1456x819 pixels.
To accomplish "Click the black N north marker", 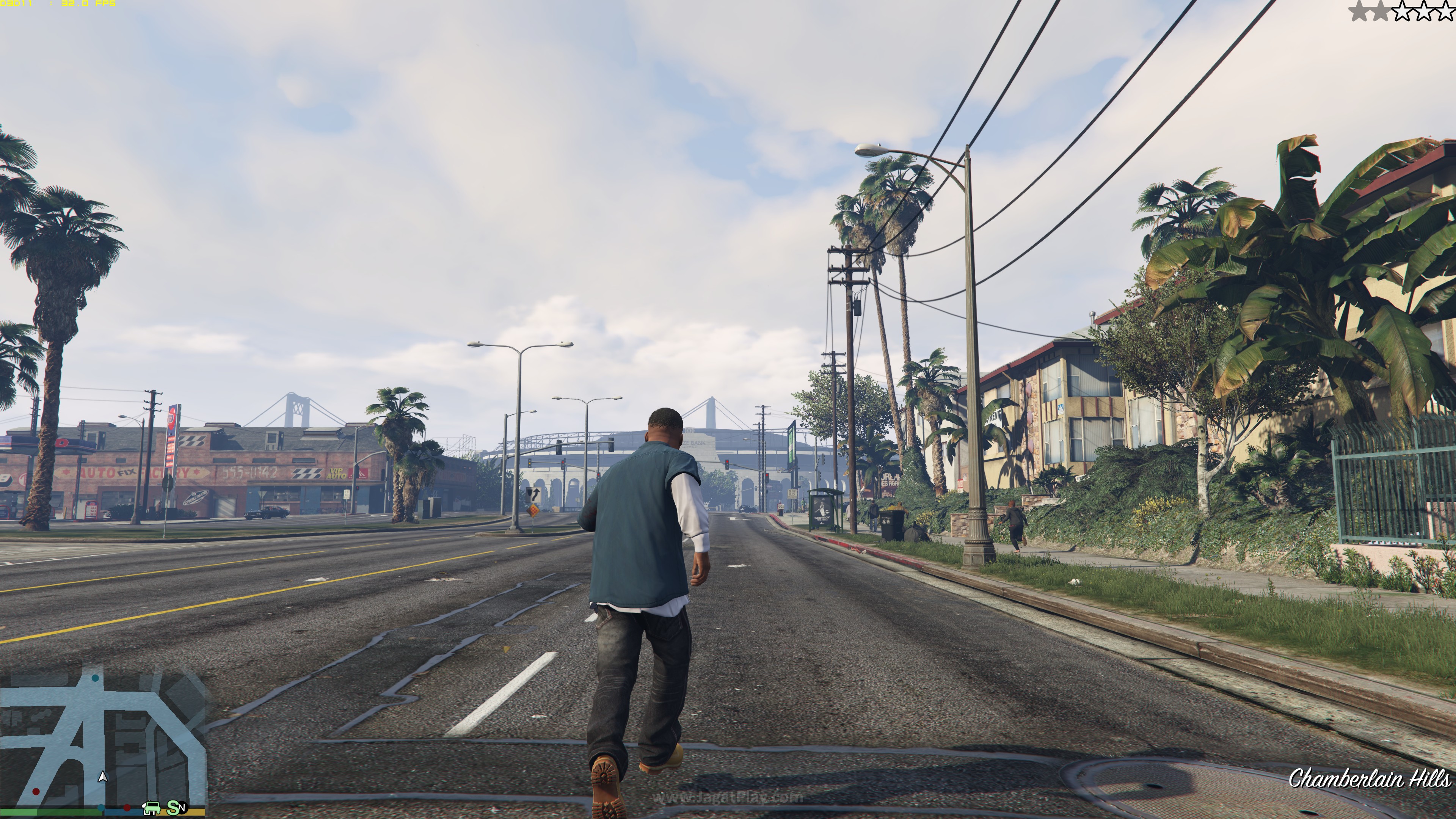I will 182,808.
